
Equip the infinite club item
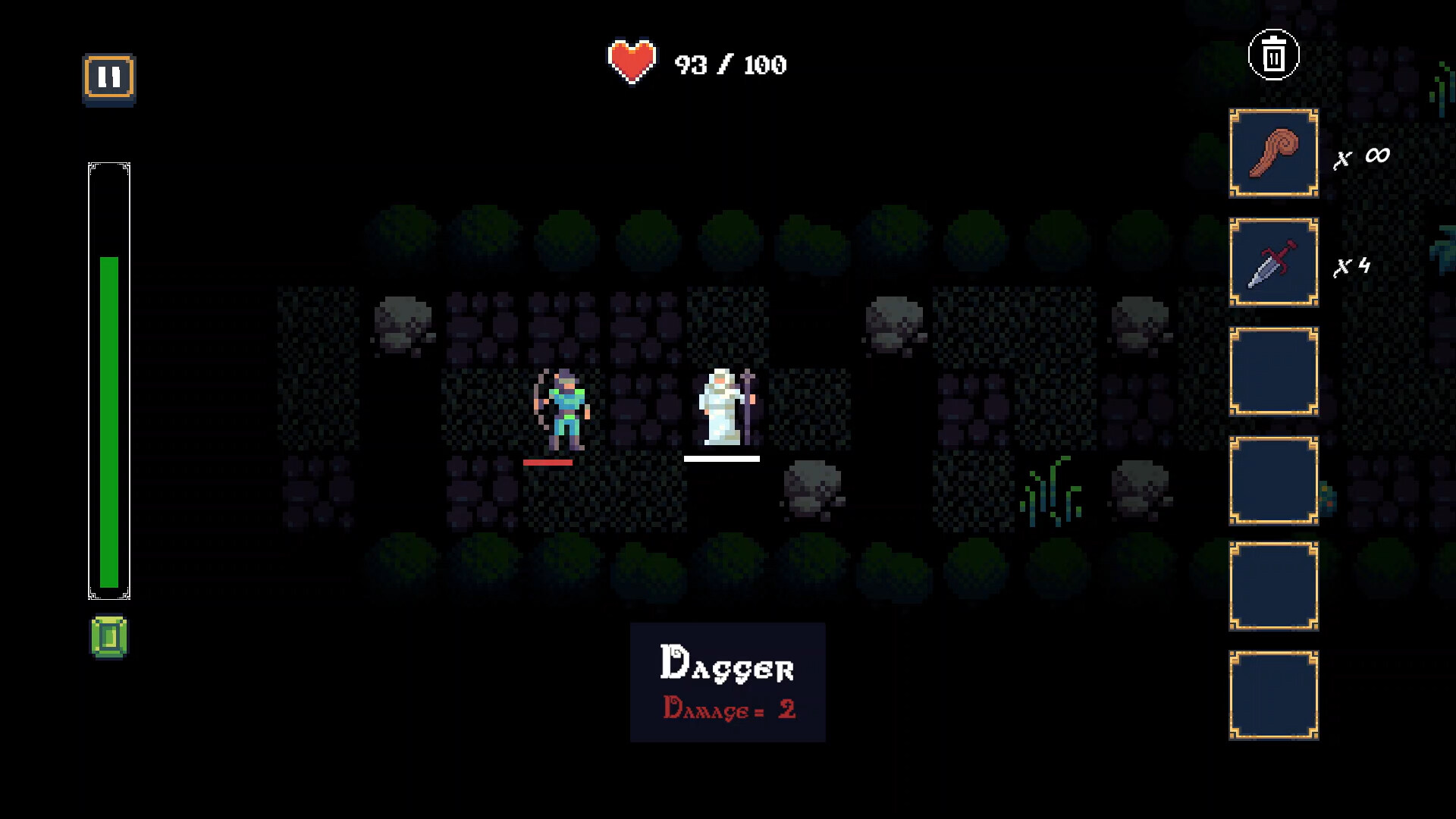tap(1272, 152)
